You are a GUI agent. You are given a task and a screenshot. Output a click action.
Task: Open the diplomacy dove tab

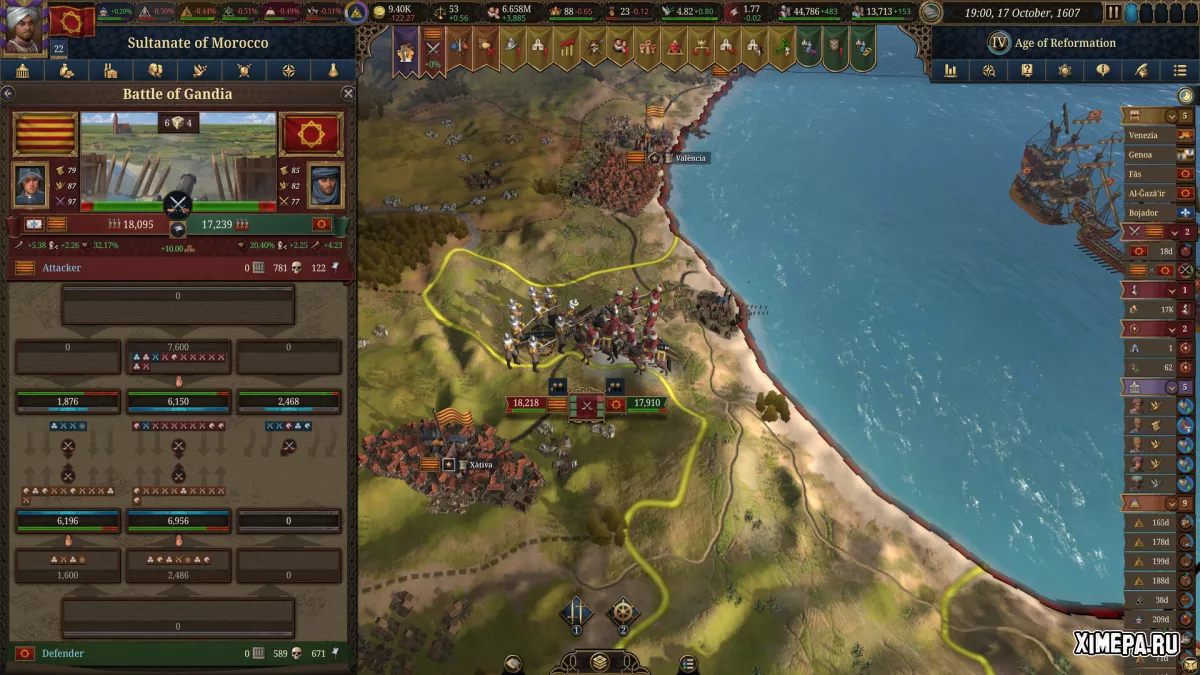click(x=199, y=71)
